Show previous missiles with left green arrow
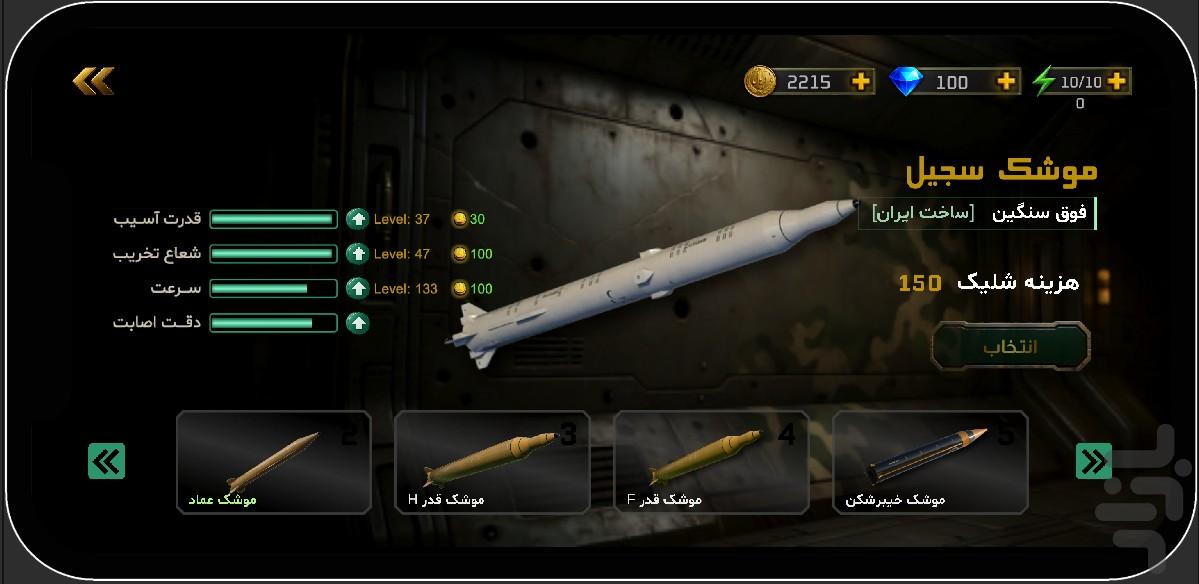 click(x=106, y=461)
